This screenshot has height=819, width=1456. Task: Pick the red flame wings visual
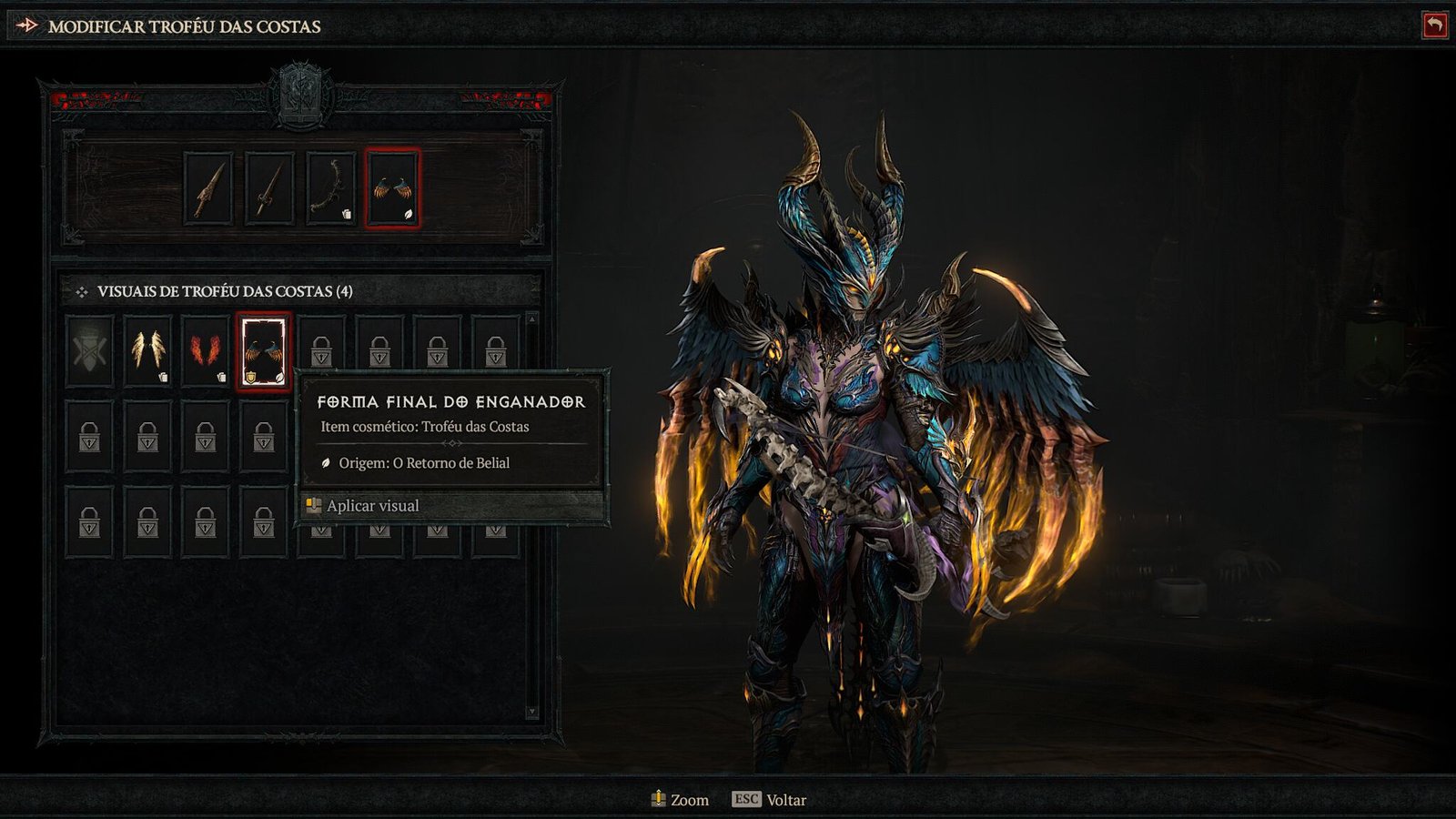click(206, 350)
